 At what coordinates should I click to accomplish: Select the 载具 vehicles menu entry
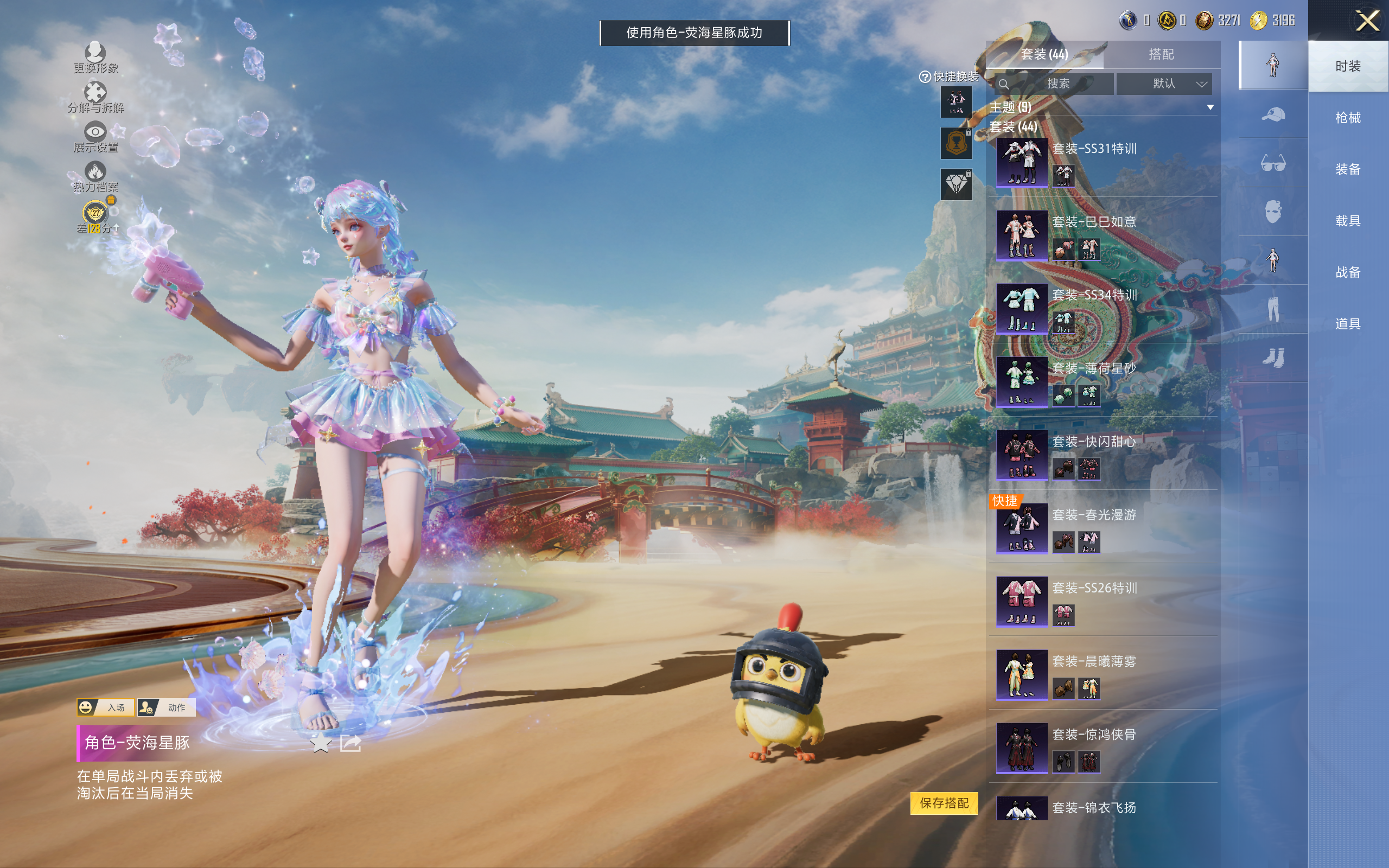pyautogui.click(x=1348, y=221)
